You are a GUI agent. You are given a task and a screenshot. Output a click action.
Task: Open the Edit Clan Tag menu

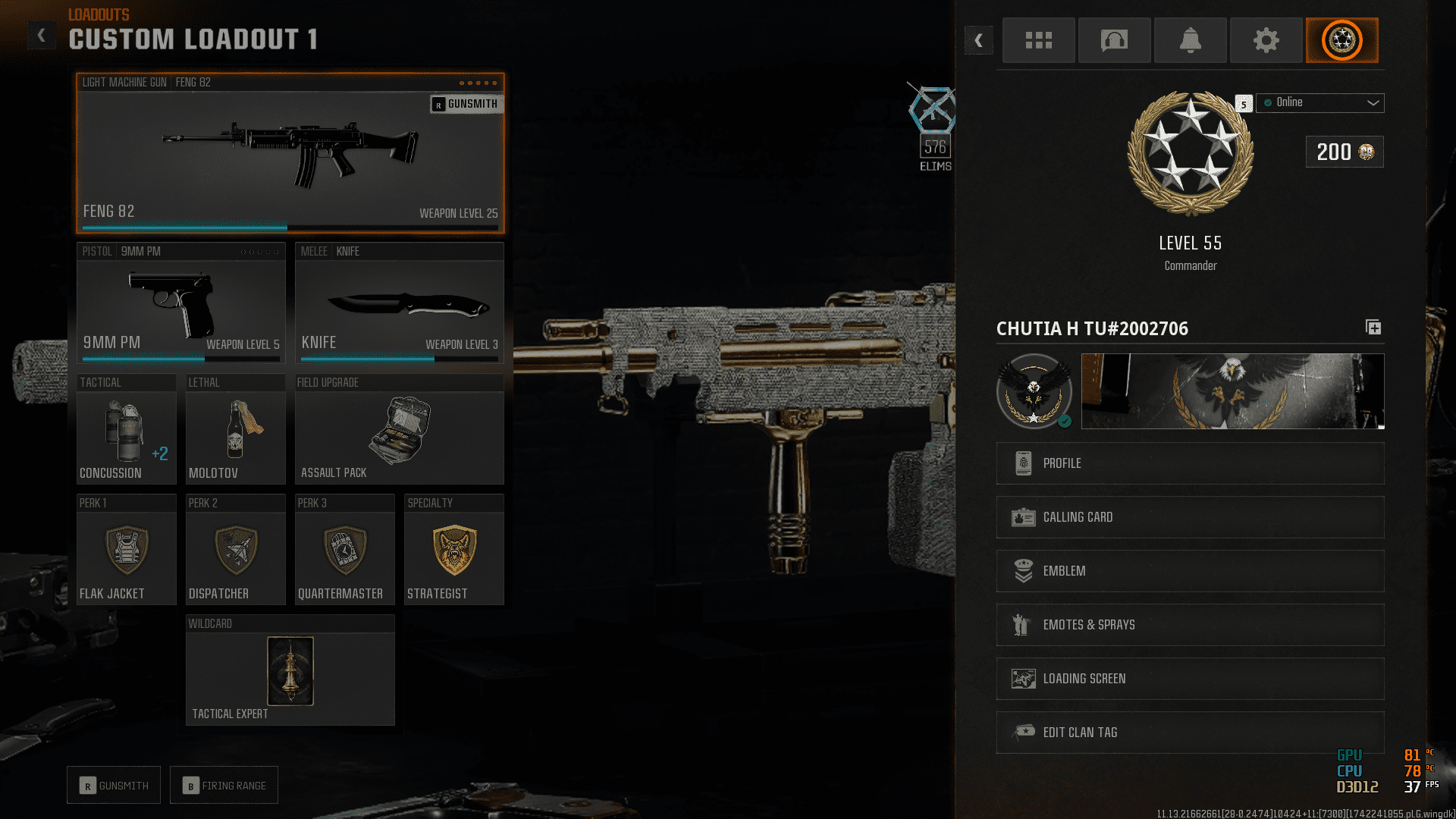(x=1189, y=732)
